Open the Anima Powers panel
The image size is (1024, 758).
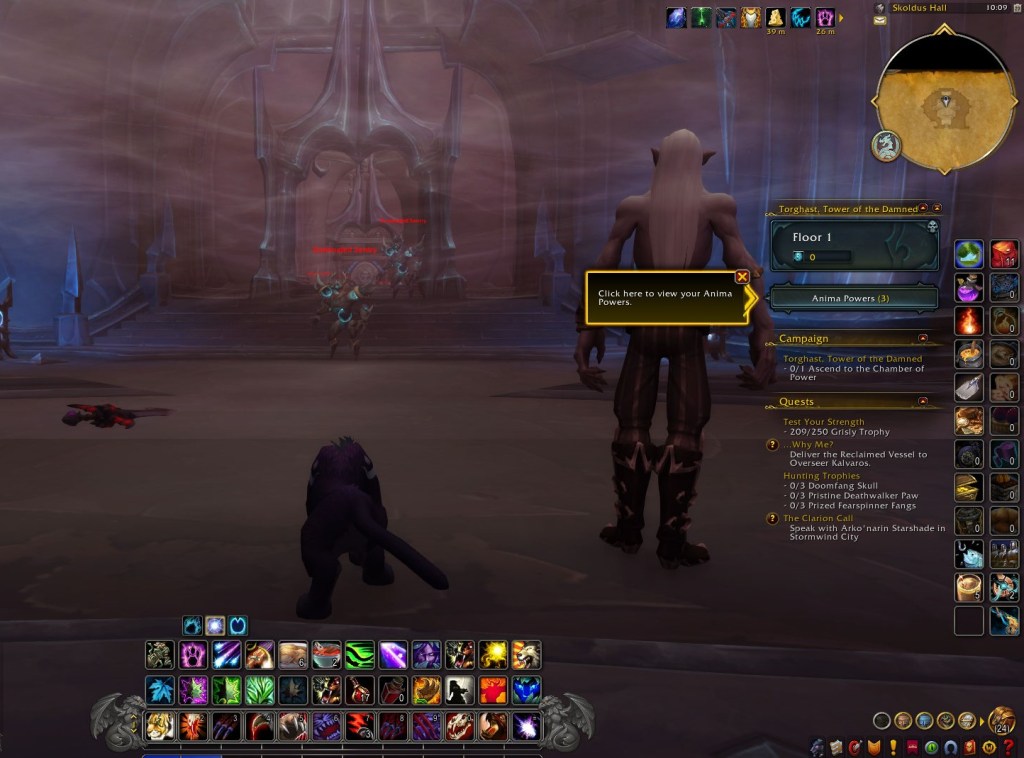pos(853,298)
